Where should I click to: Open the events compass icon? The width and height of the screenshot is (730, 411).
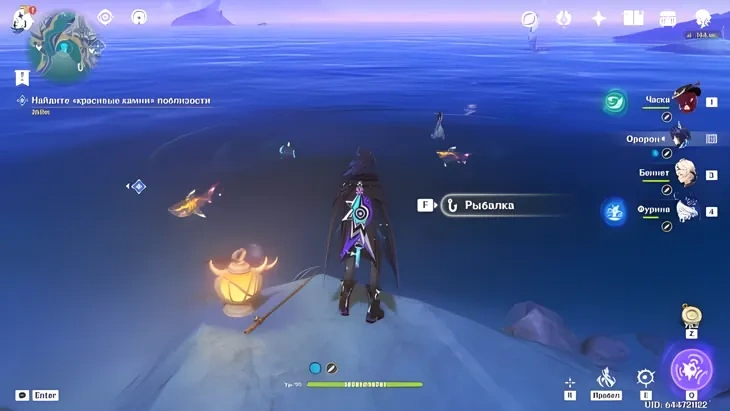(x=530, y=18)
